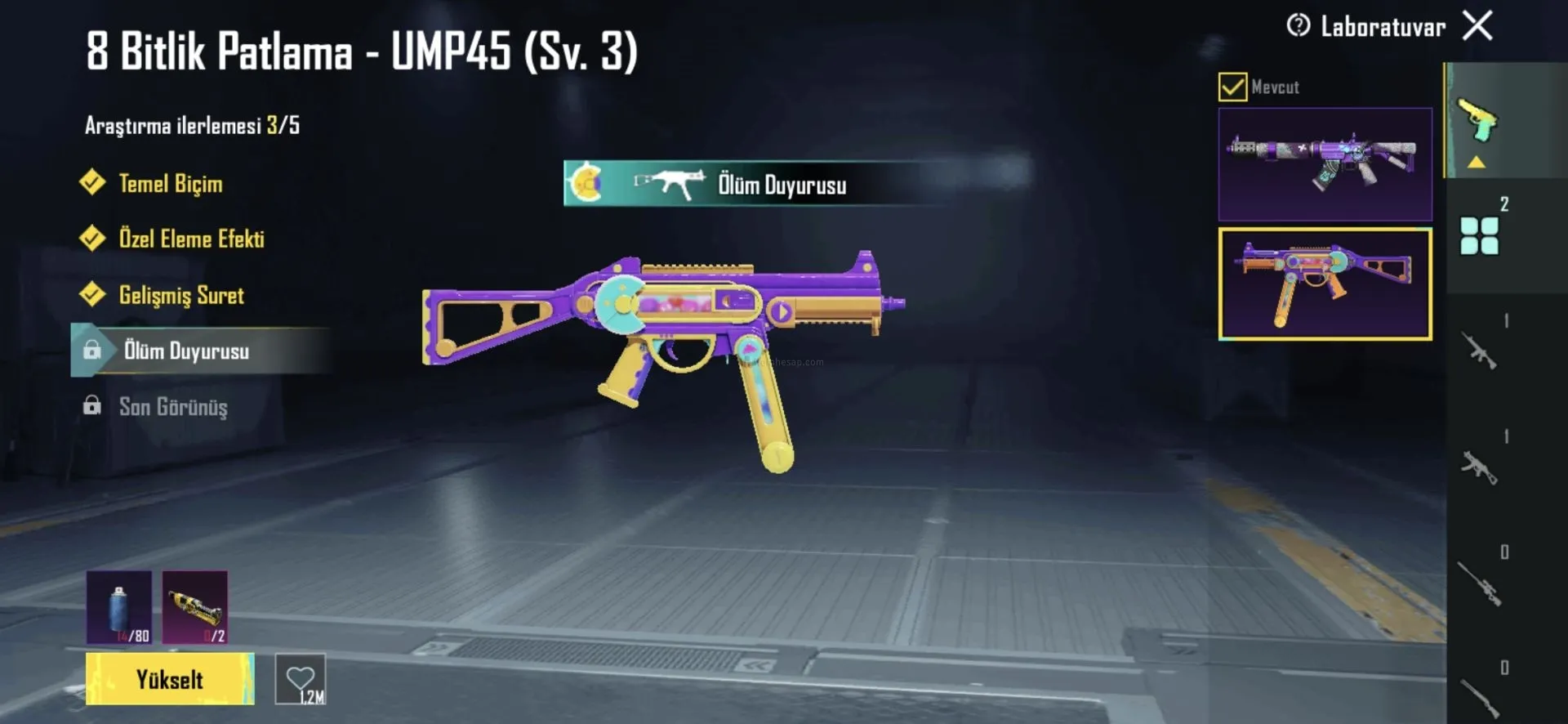The image size is (1568, 724).
Task: Switch to the yellow pistol category tab
Action: coord(1477,121)
